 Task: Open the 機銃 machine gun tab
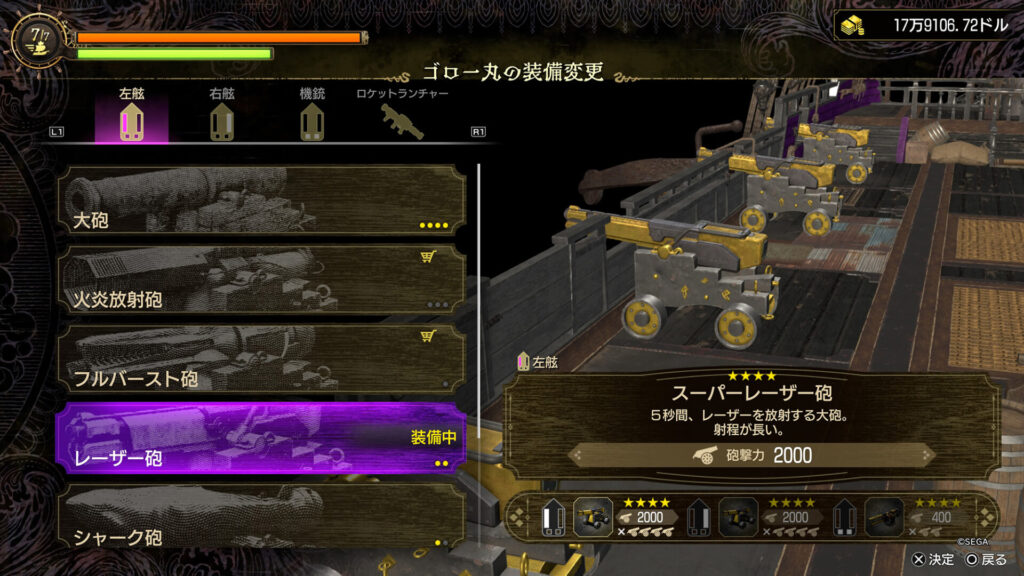pos(312,120)
